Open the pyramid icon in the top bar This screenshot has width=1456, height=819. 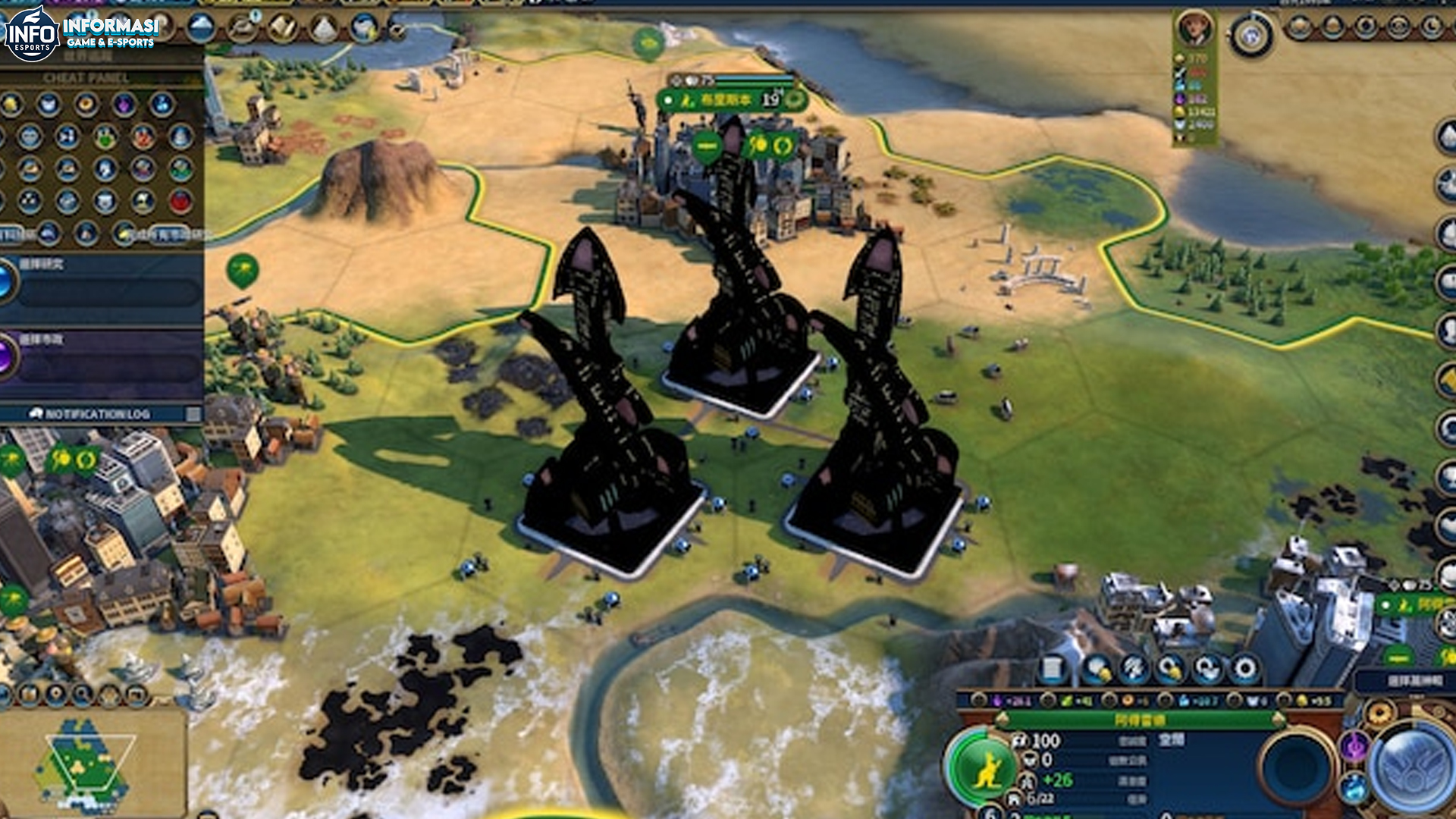325,29
